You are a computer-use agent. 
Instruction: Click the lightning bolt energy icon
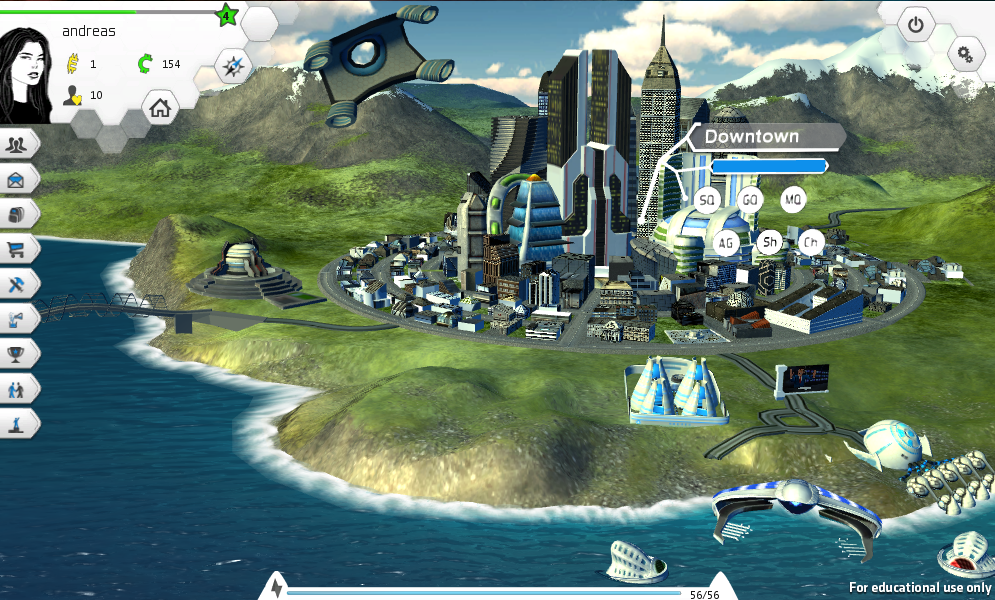[276, 588]
